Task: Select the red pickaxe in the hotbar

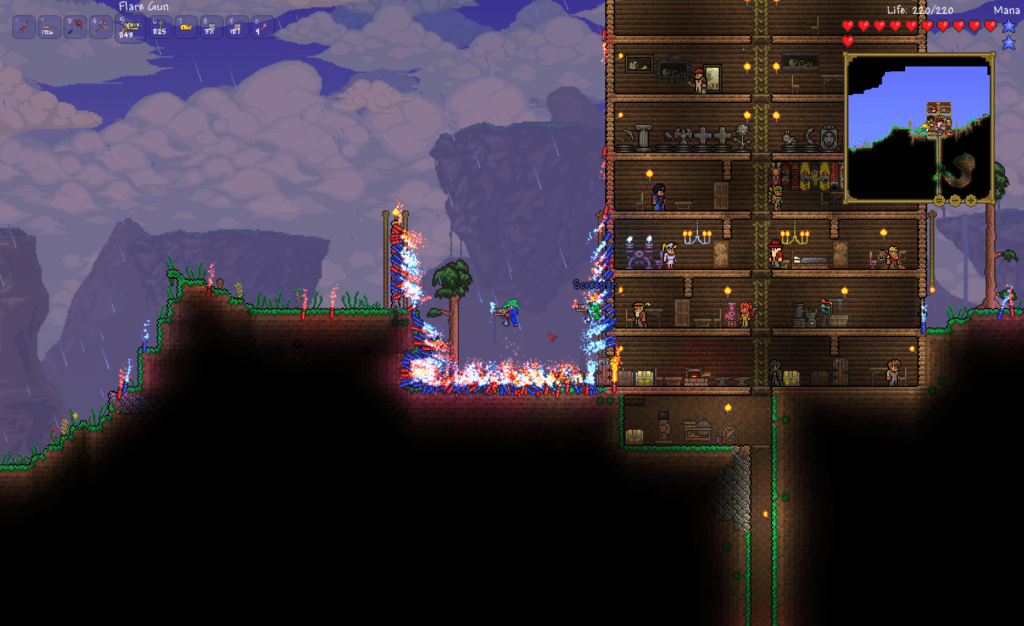Action: [75, 28]
